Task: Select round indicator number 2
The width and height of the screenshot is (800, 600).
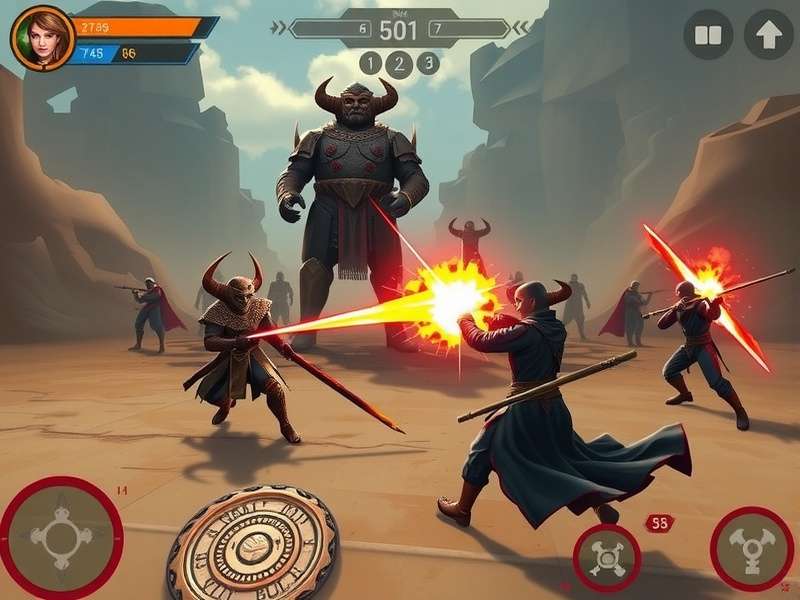Action: coord(399,64)
